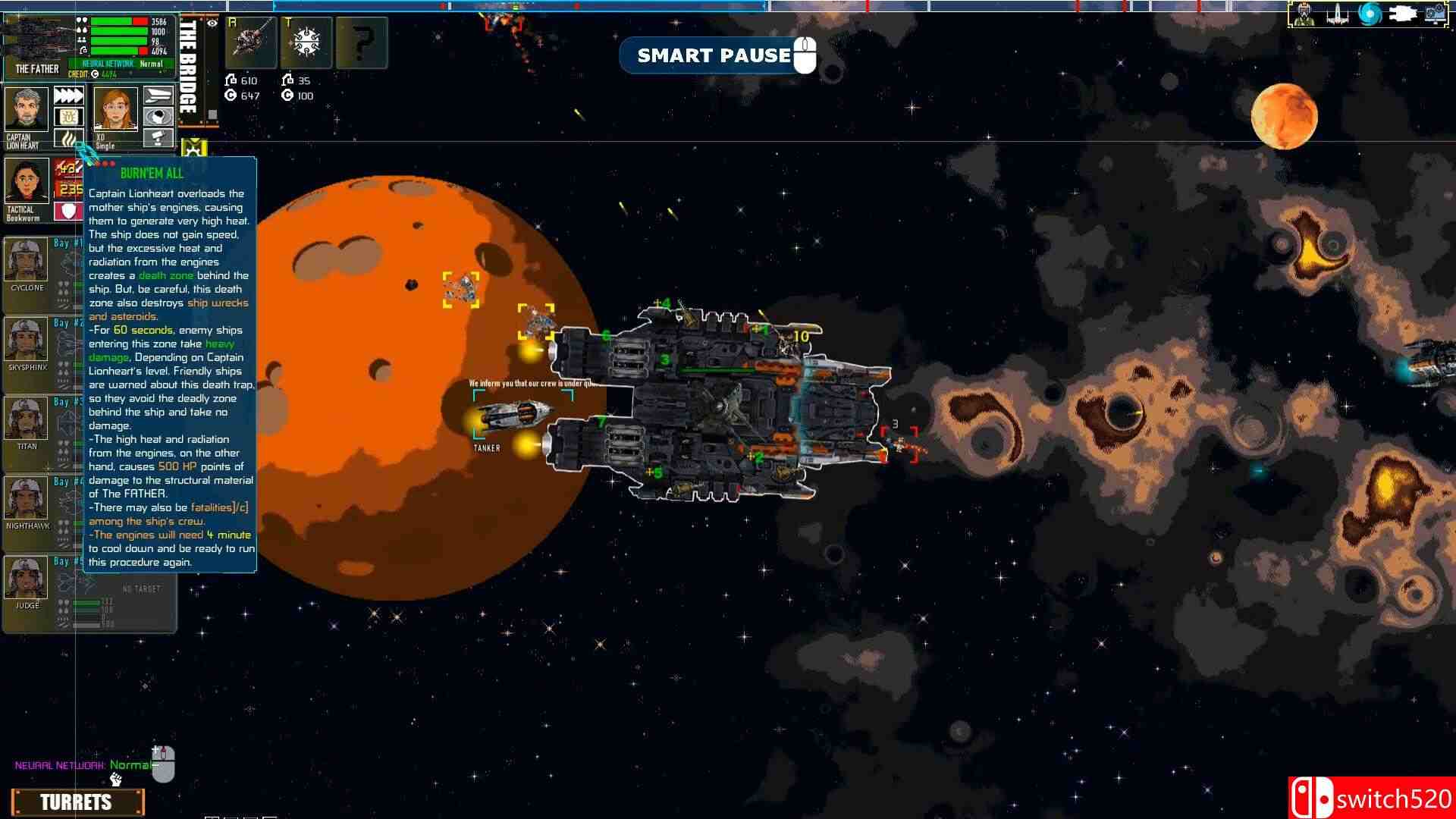Viewport: 1456px width, 819px height.
Task: Activate the speed boost arrows ability
Action: click(68, 96)
